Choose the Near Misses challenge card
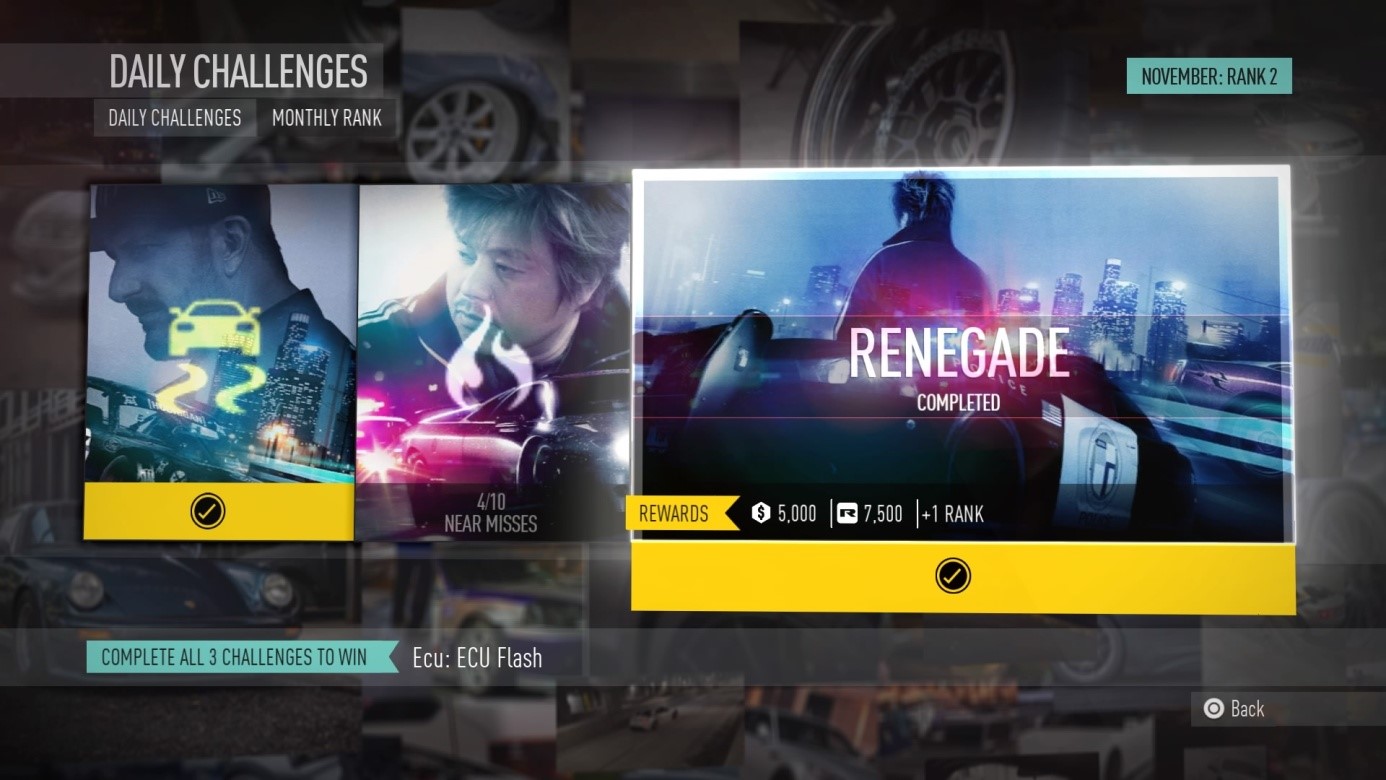Viewport: 1386px width, 780px height. tap(491, 360)
